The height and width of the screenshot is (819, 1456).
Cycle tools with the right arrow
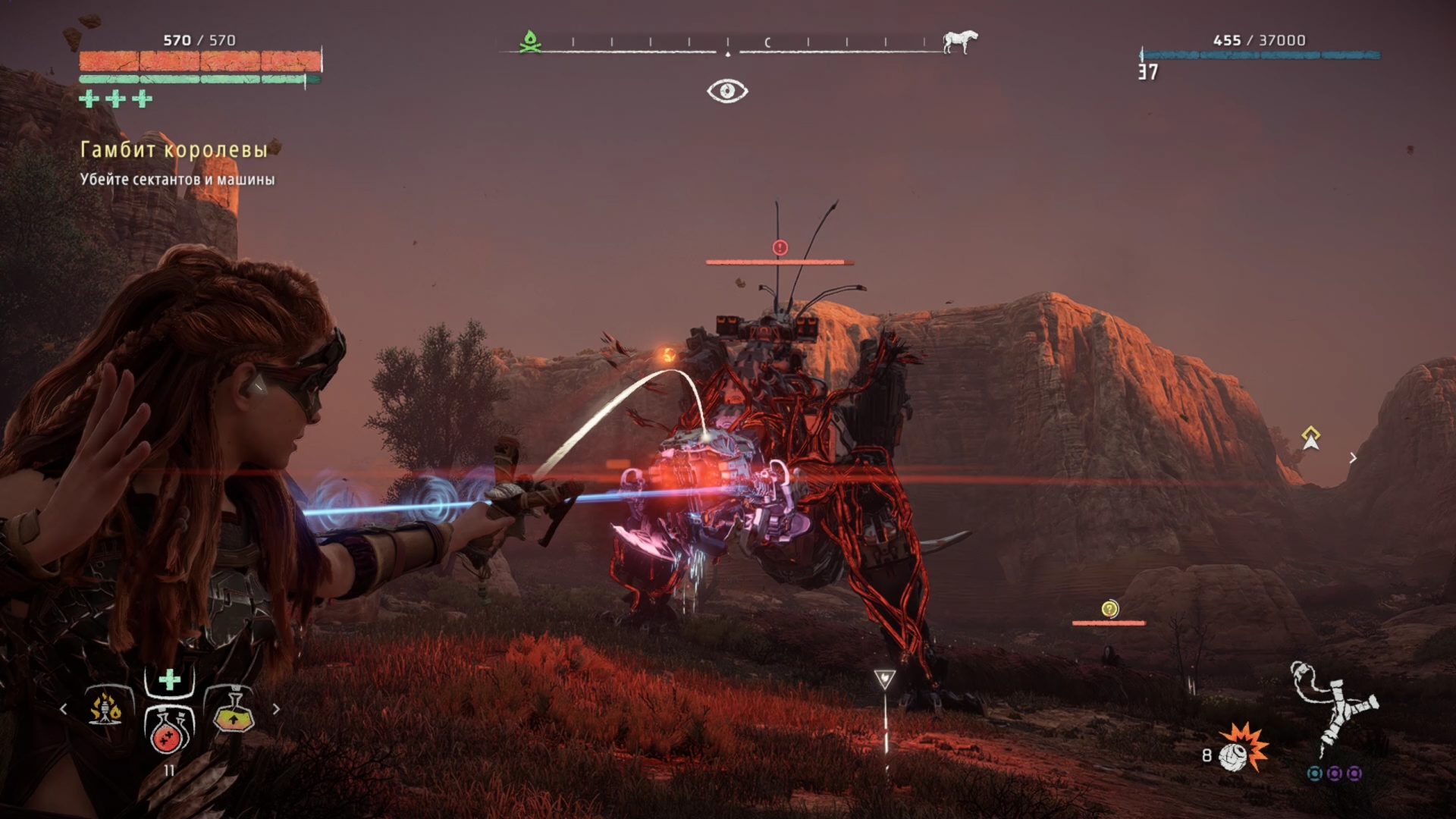click(x=276, y=709)
